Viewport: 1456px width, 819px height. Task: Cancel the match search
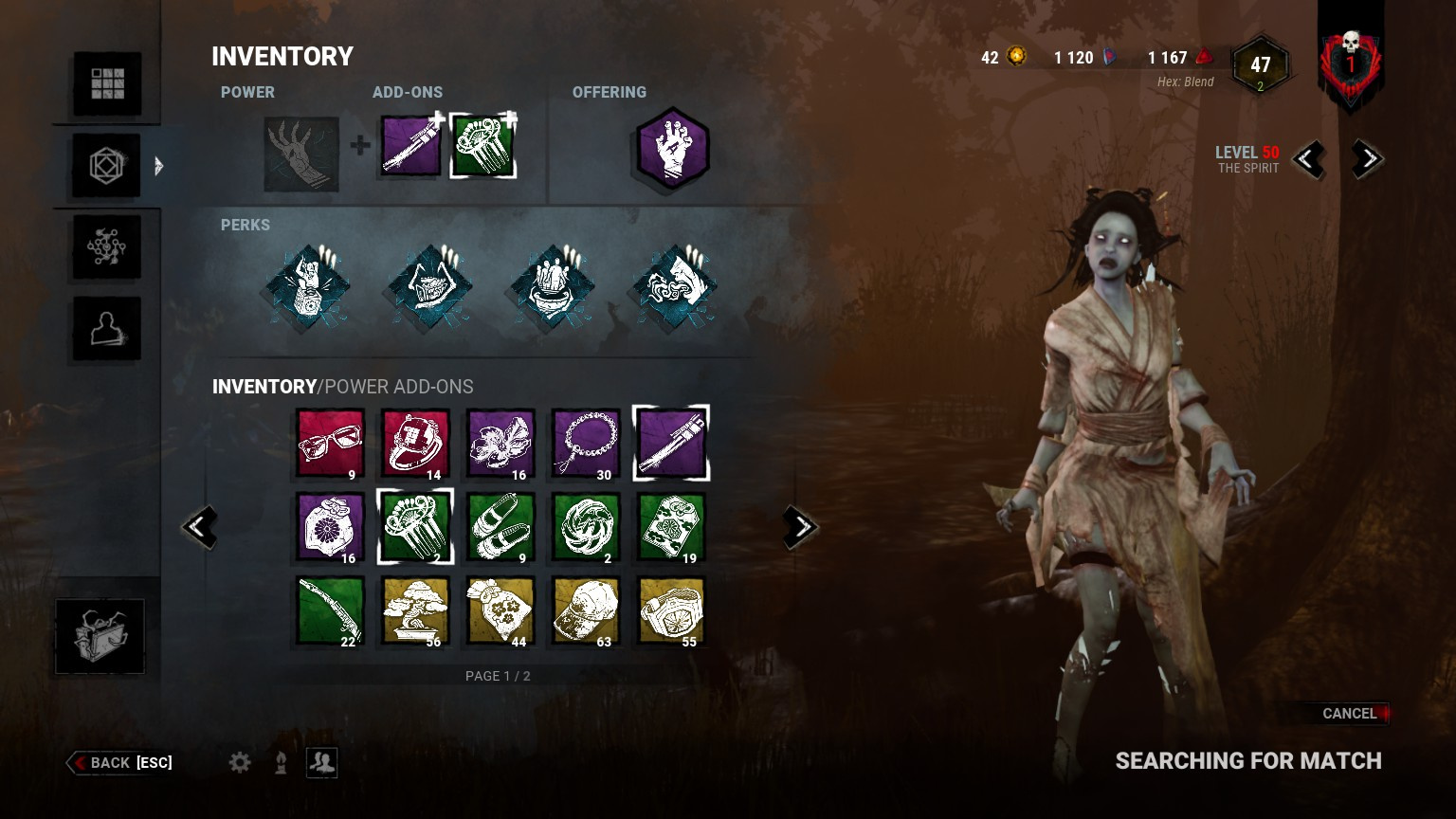coord(1348,714)
